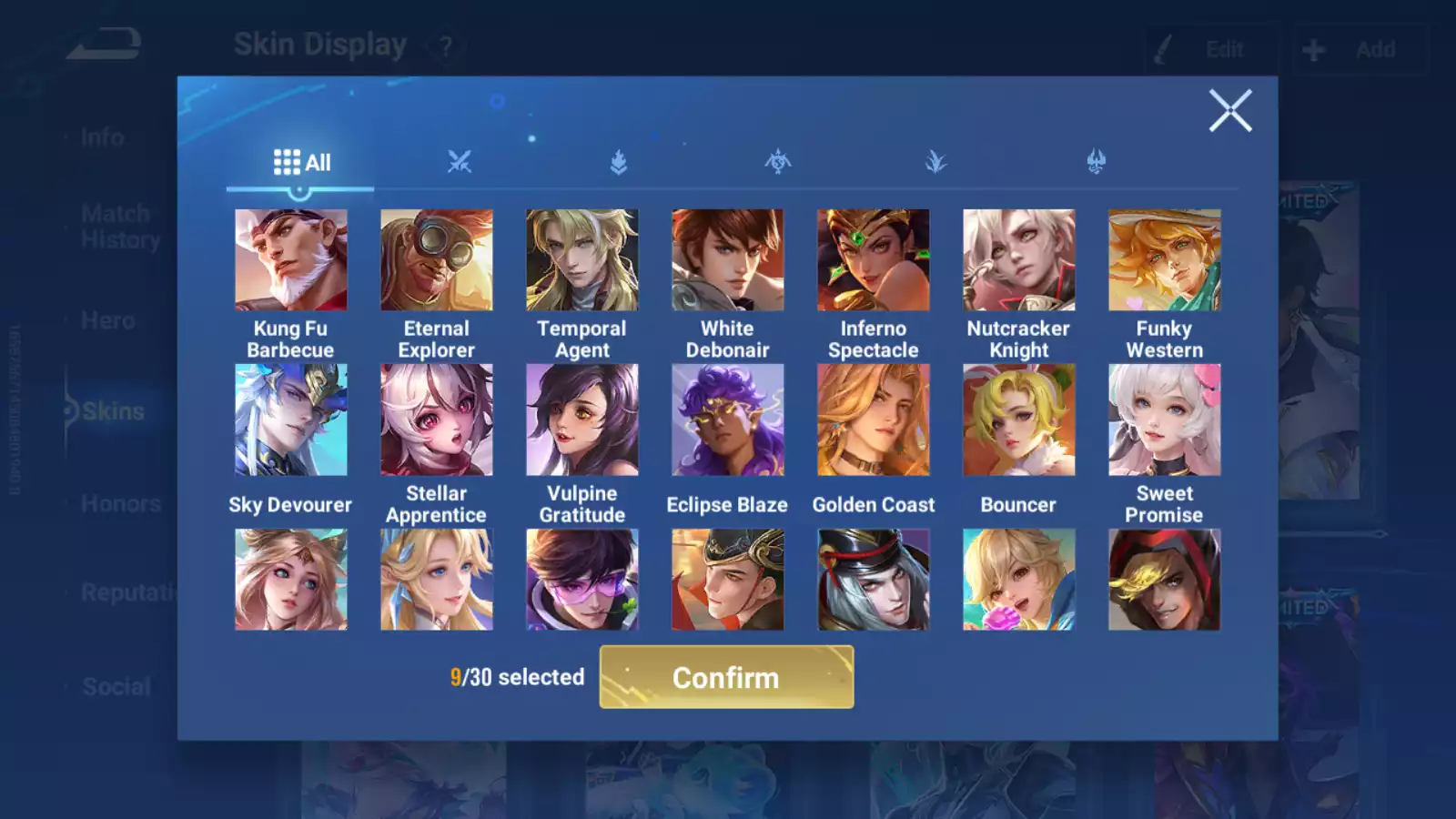Choose the Stellar Apprentice skin
Screen dimensions: 1456x819
point(436,420)
